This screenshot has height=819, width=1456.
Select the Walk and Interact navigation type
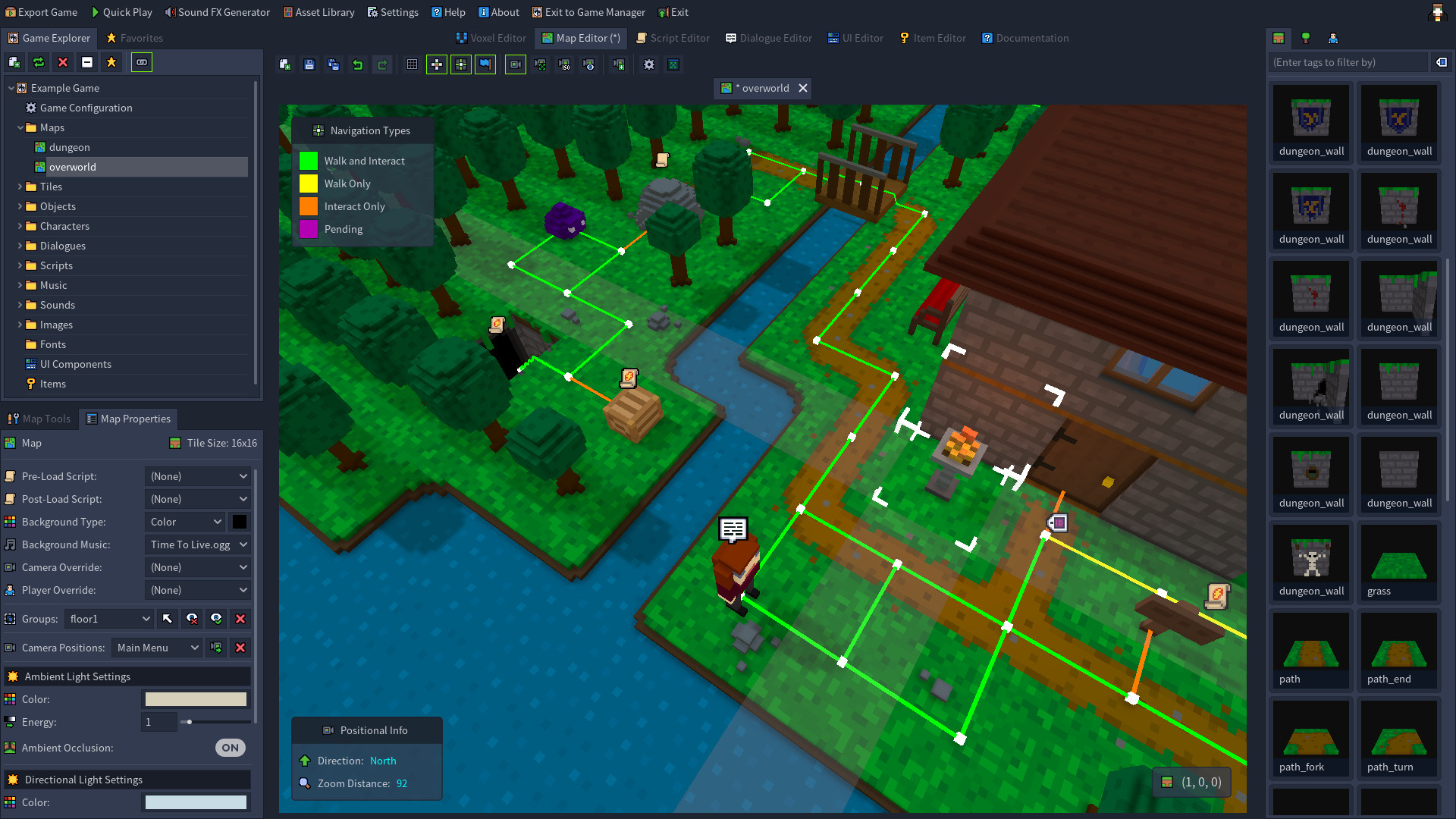point(309,161)
